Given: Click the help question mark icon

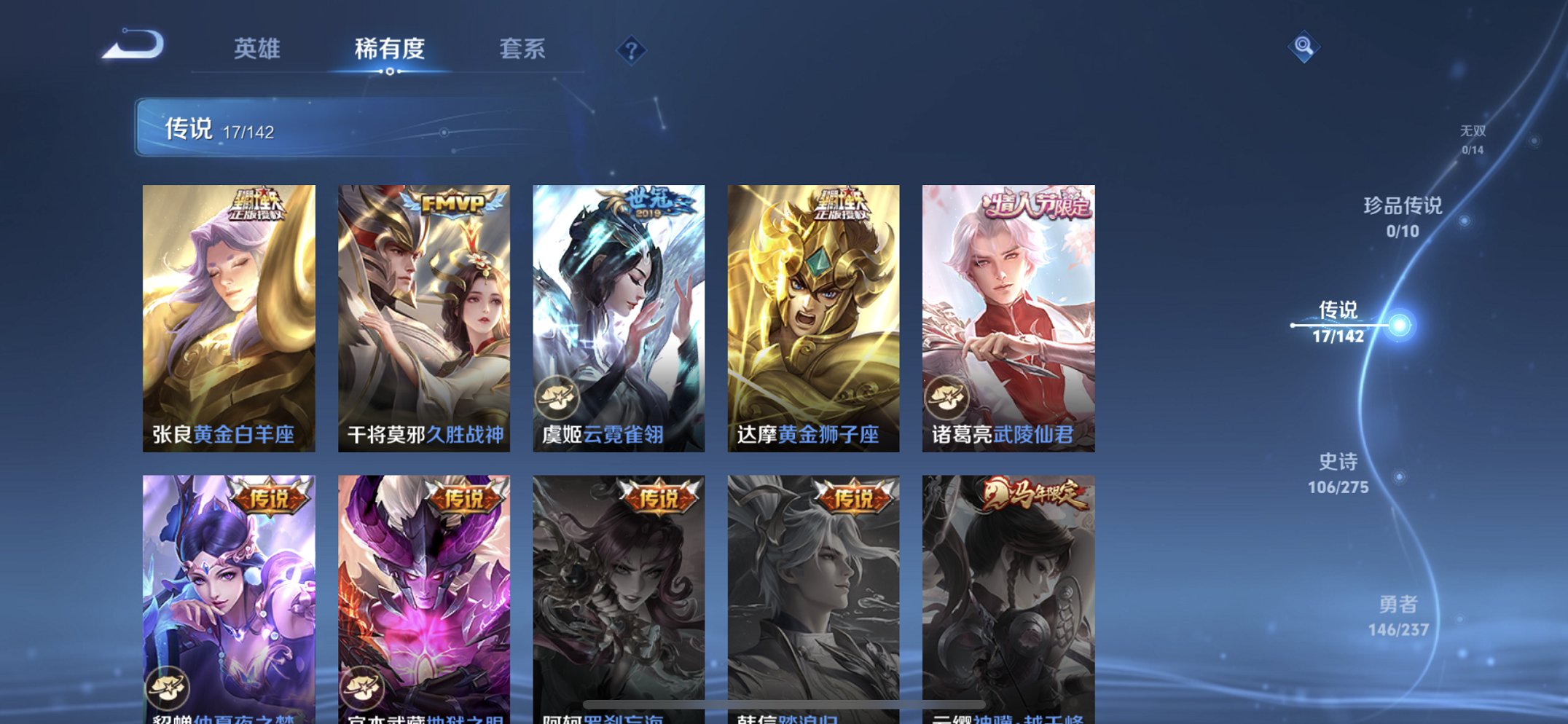Looking at the screenshot, I should point(632,50).
